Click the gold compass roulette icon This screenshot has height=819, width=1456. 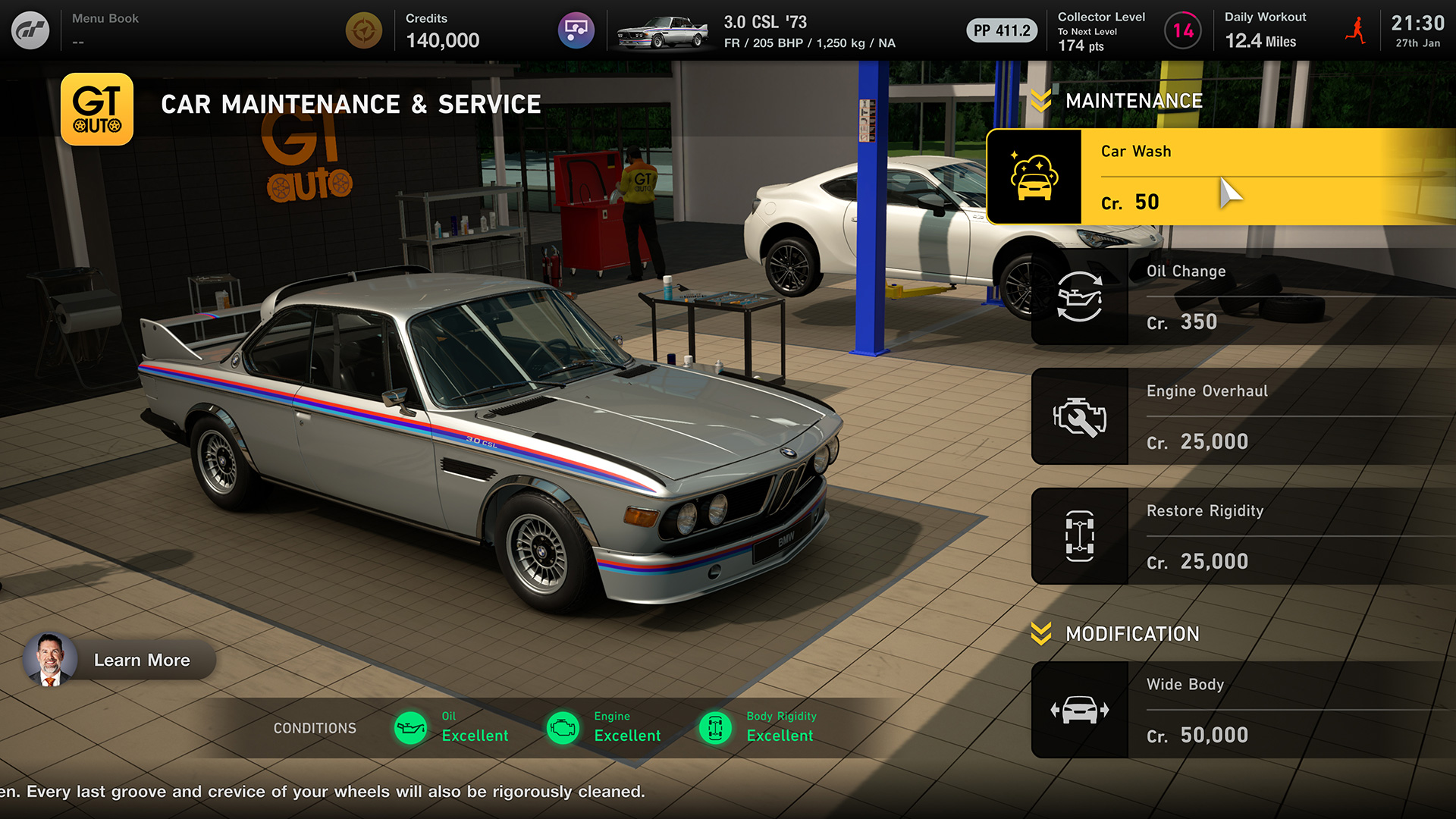pyautogui.click(x=364, y=29)
